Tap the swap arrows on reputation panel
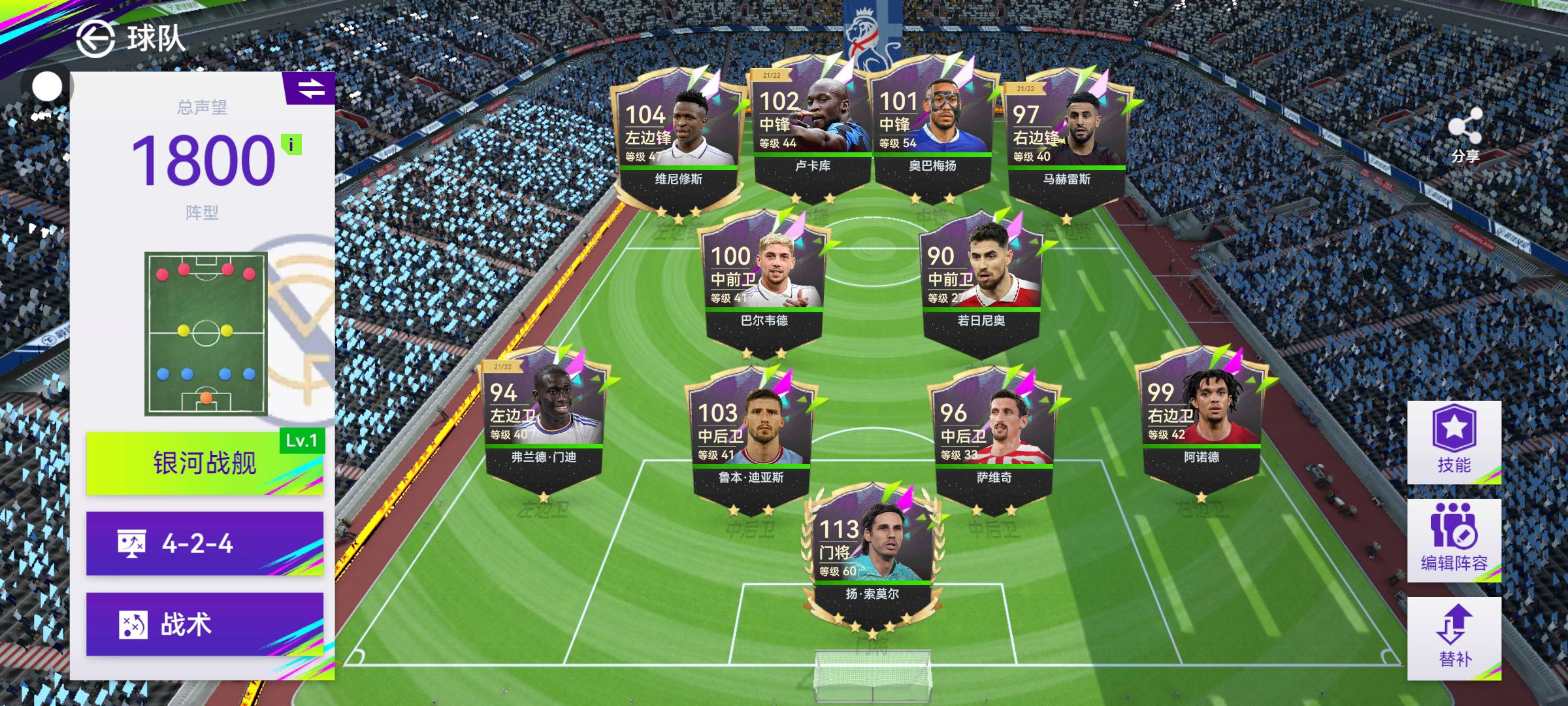 [311, 88]
